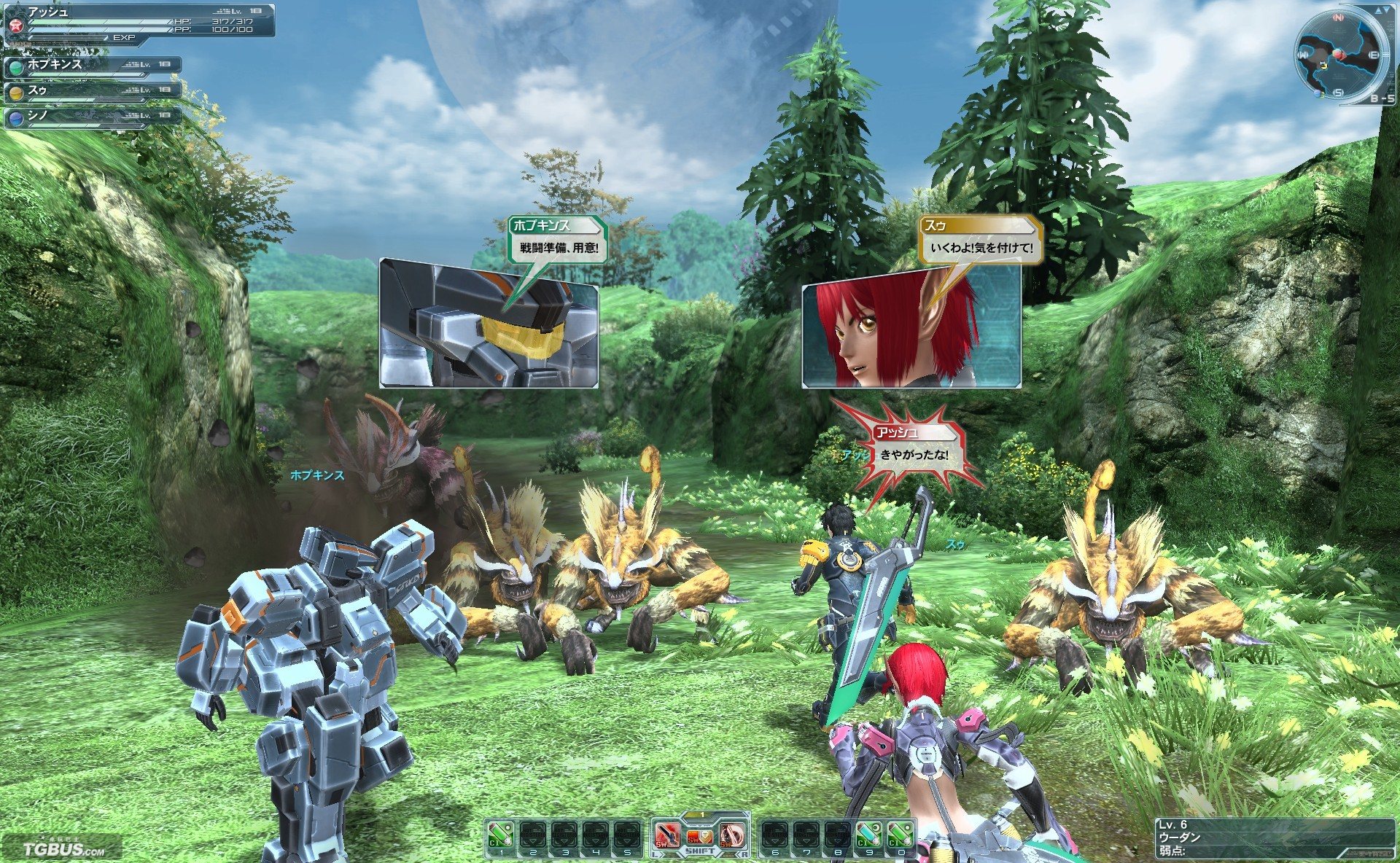The image size is (1400, 863).
Task: Select party member ホプキンス in the party list
Action: 92,66
